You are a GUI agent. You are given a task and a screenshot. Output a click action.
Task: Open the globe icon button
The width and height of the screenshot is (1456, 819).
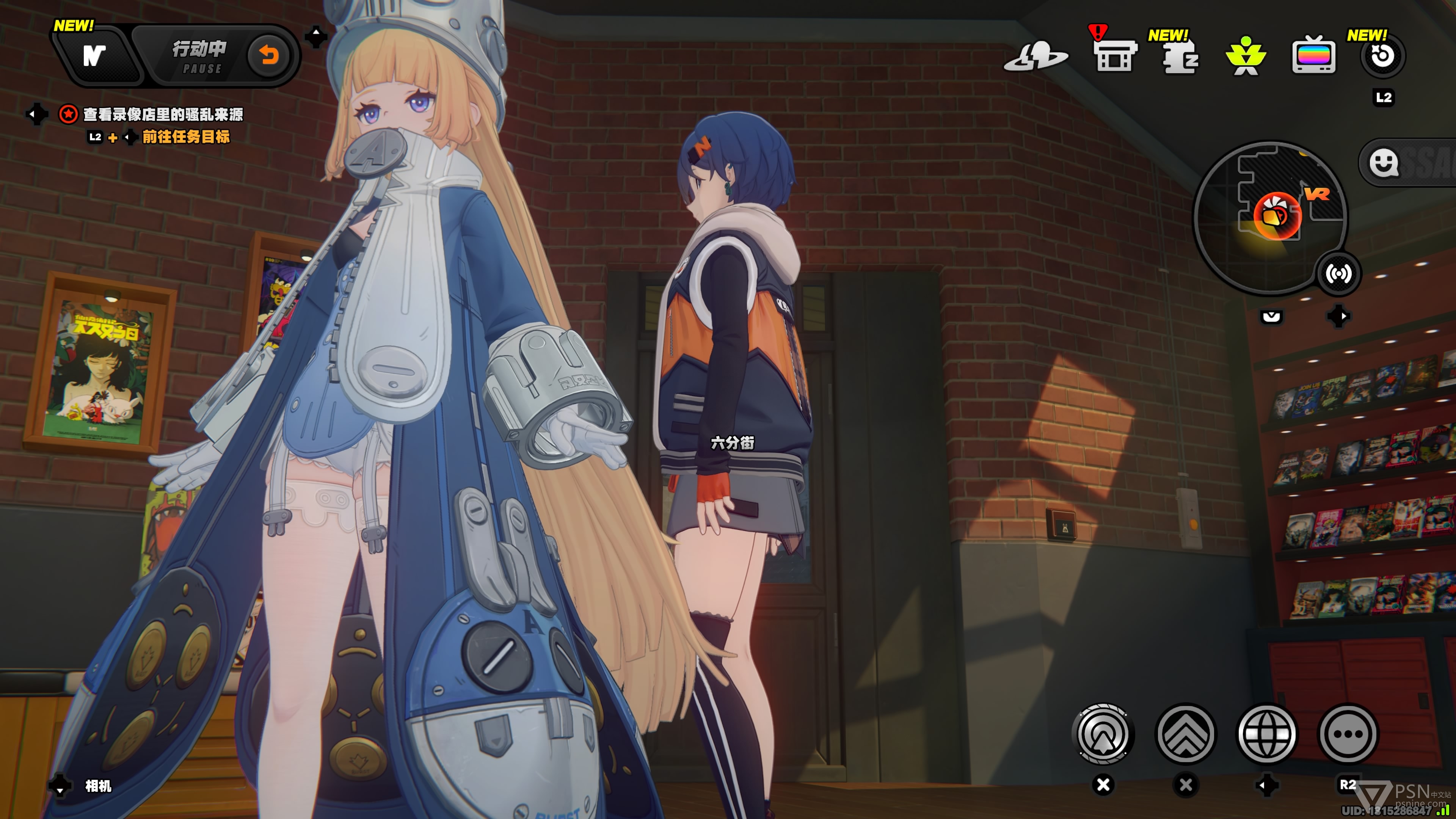pos(1267,734)
